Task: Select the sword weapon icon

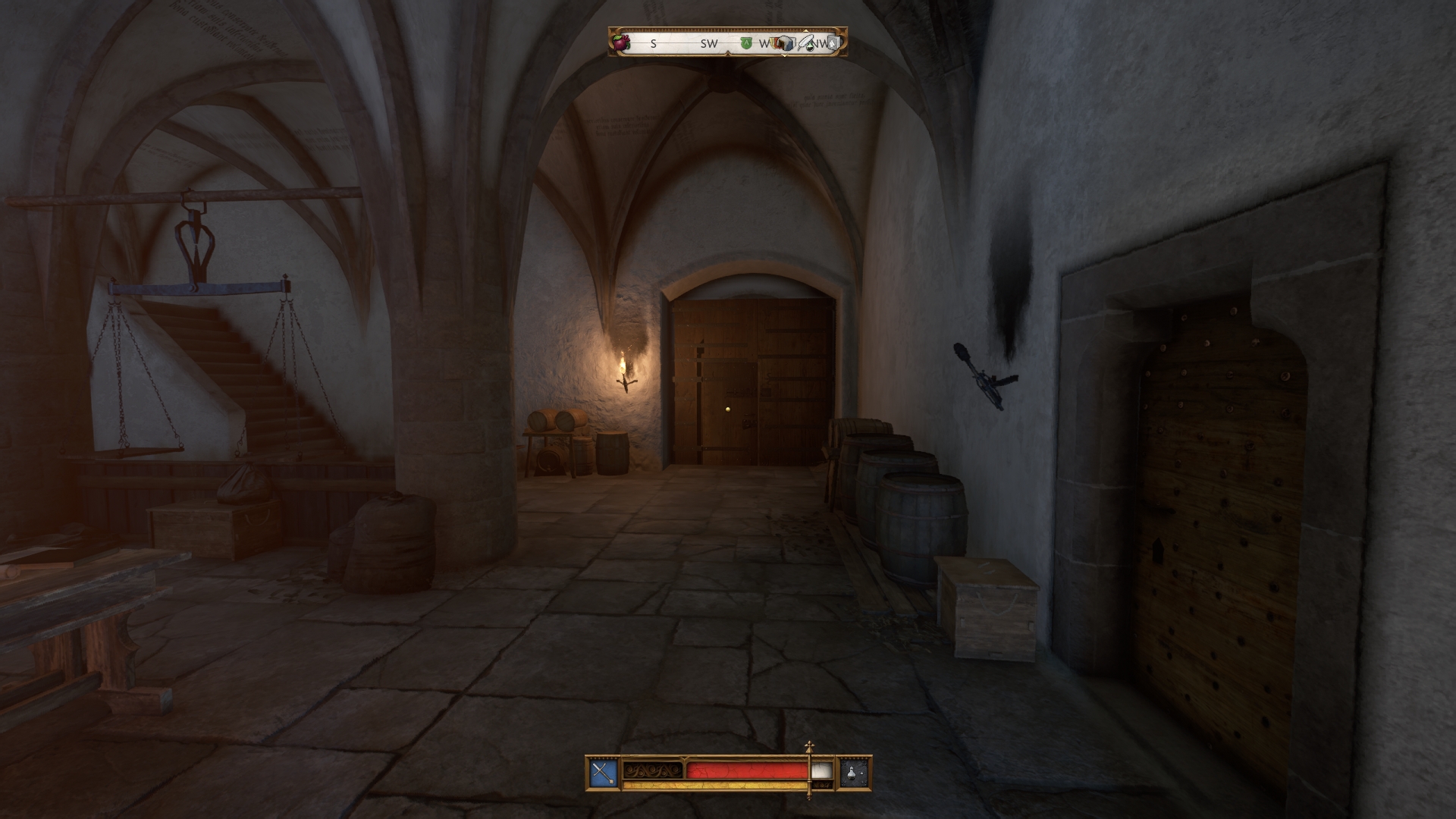Action: (x=604, y=773)
